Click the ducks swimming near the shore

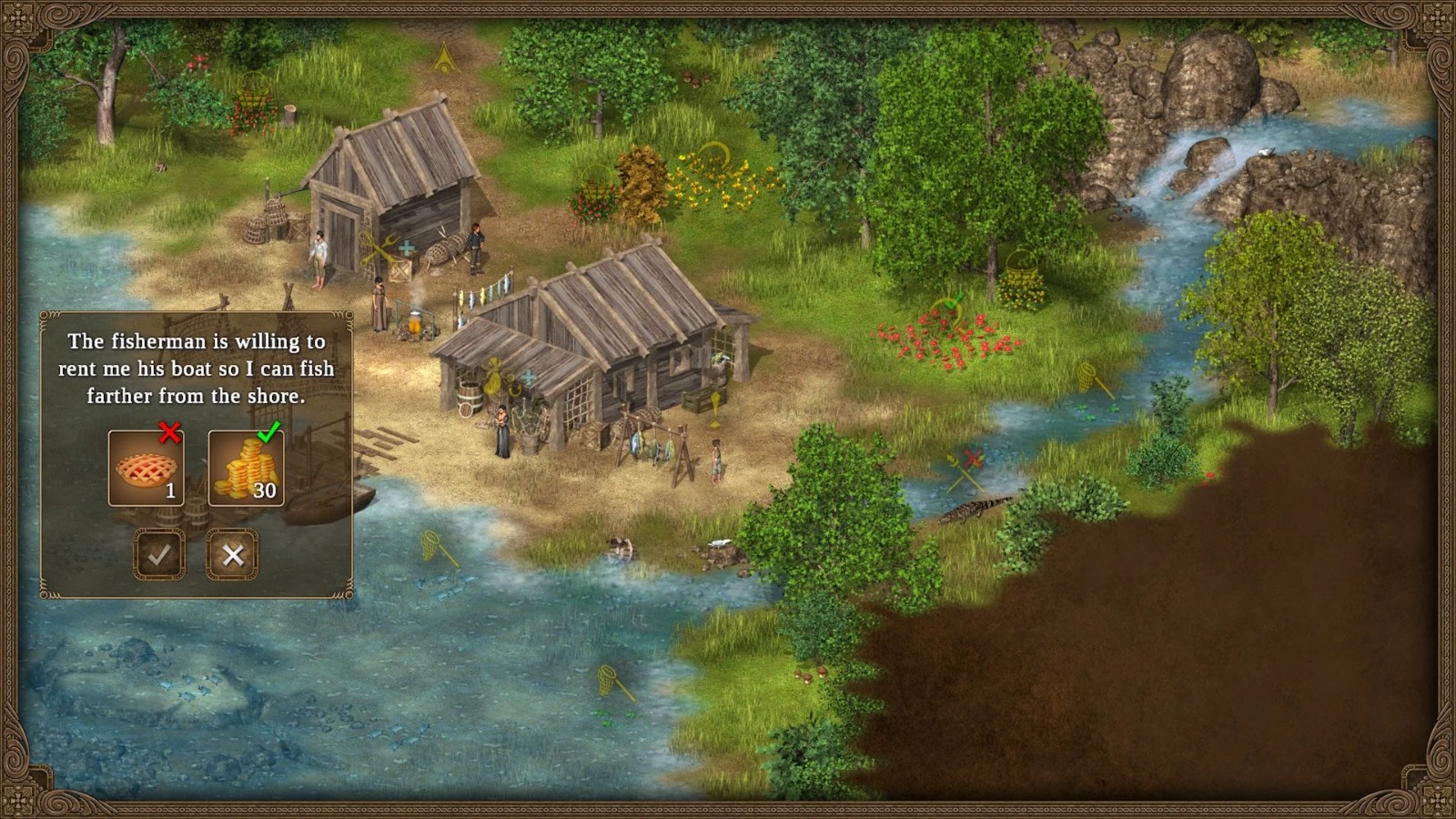(621, 547)
